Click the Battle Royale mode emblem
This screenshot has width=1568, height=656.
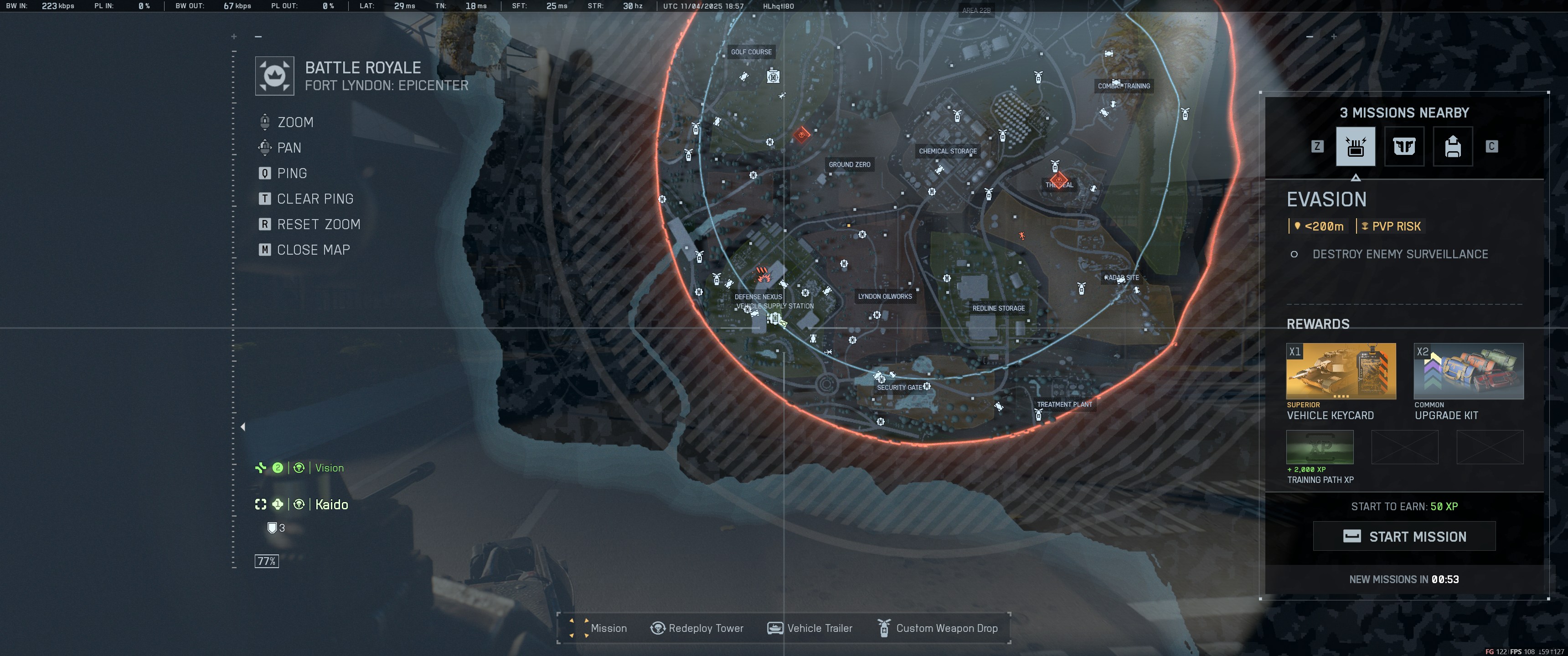click(274, 76)
